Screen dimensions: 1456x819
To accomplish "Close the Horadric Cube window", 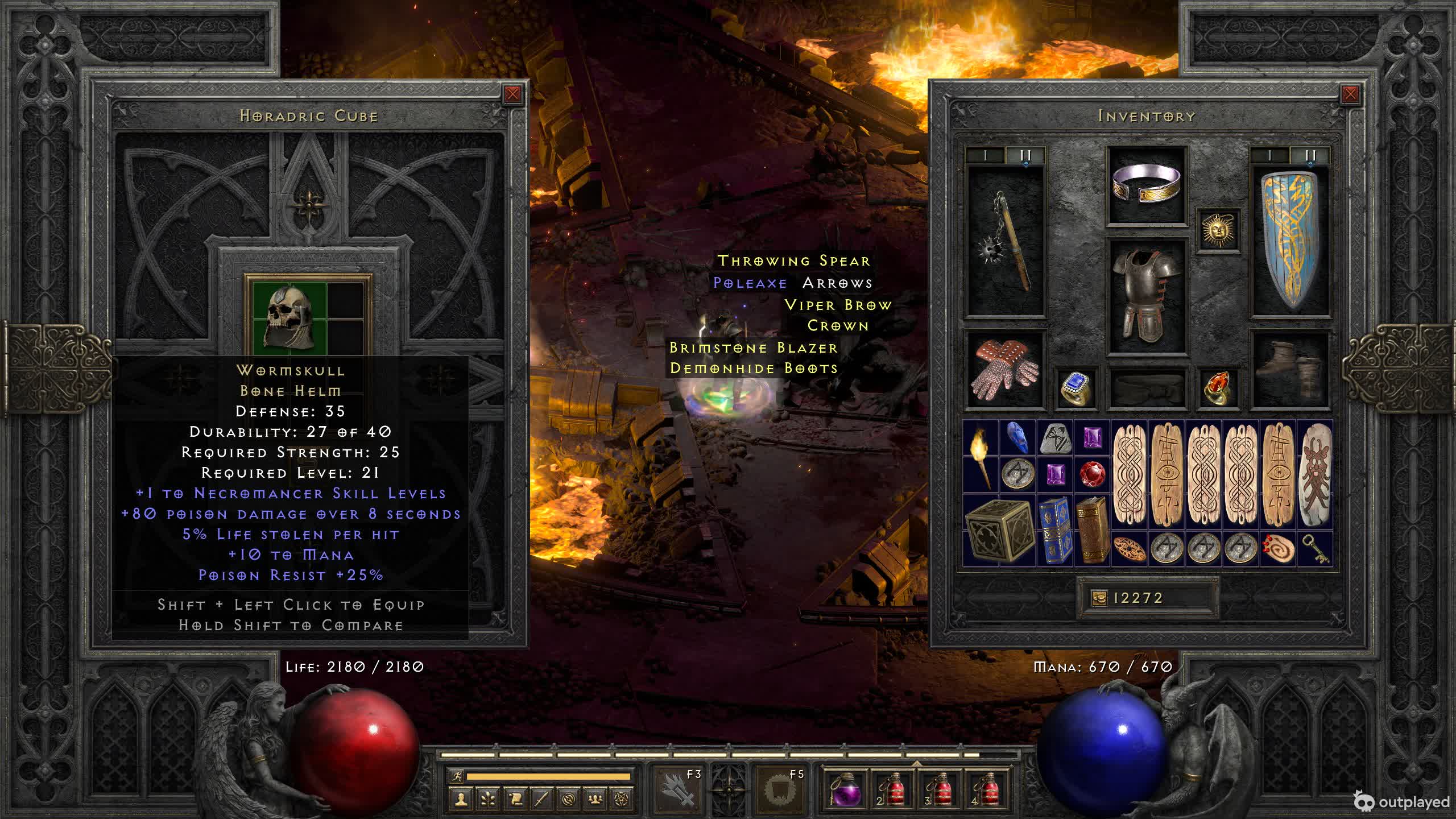I will click(x=512, y=94).
